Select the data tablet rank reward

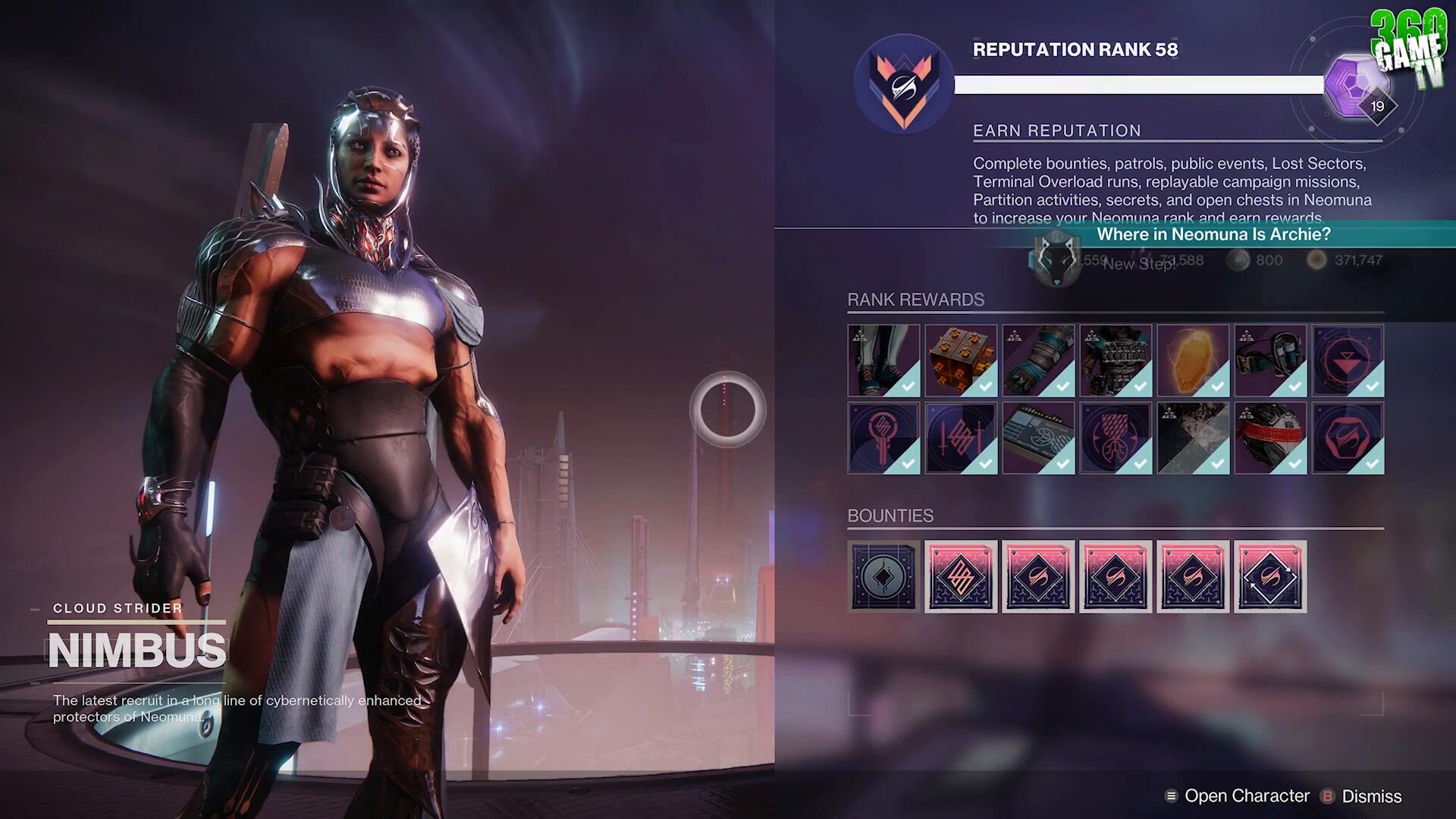(1038, 438)
